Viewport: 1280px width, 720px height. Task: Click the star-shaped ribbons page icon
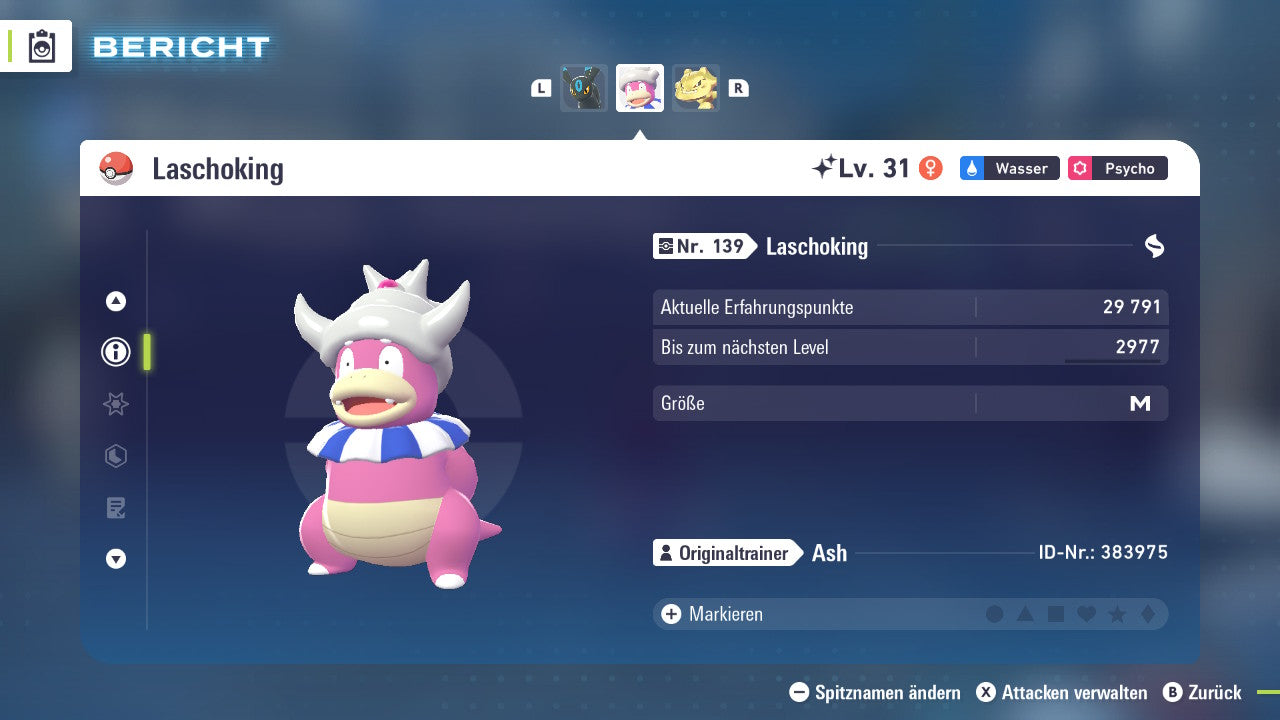115,404
